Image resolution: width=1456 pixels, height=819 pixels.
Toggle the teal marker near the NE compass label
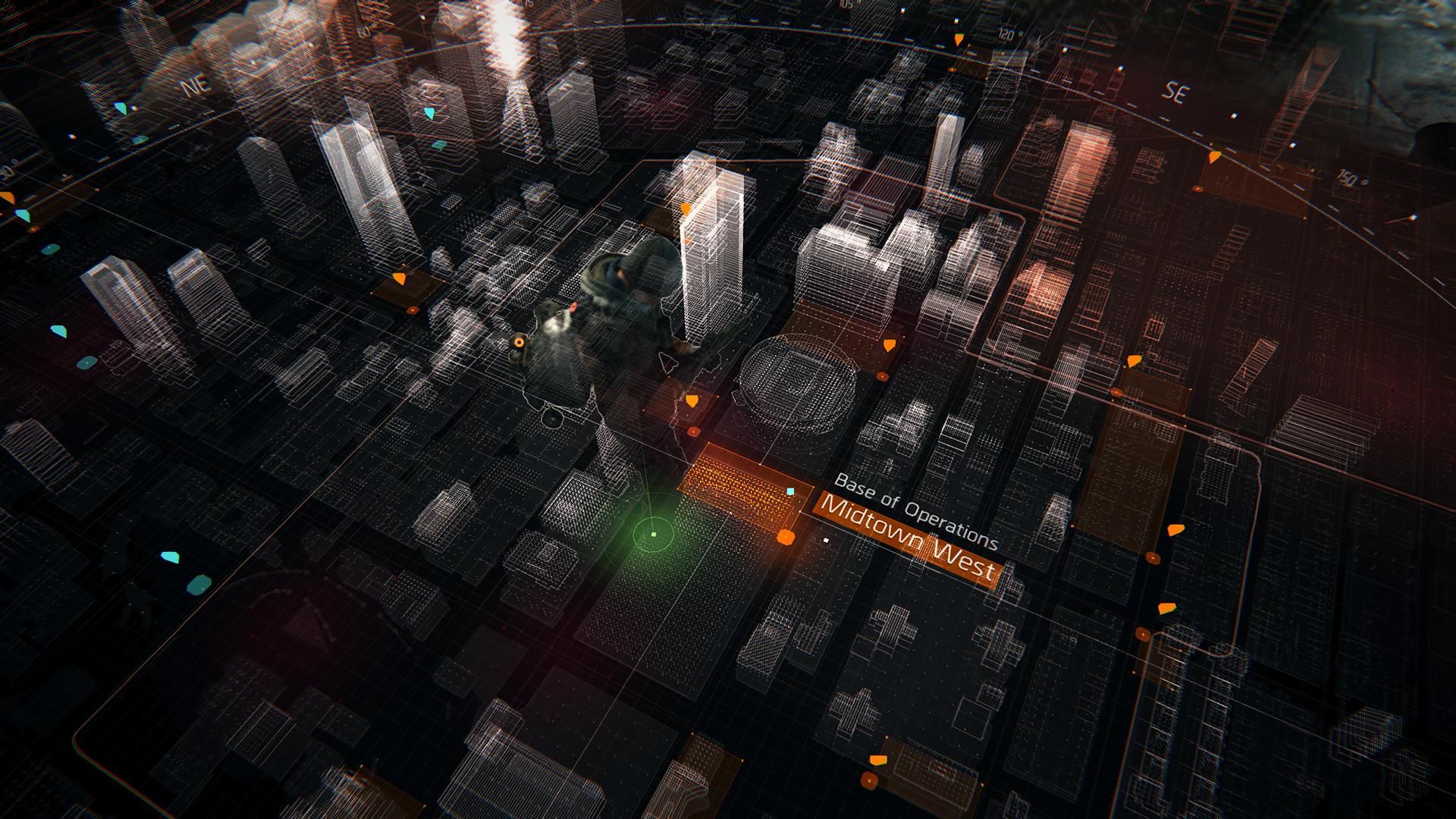coord(120,108)
